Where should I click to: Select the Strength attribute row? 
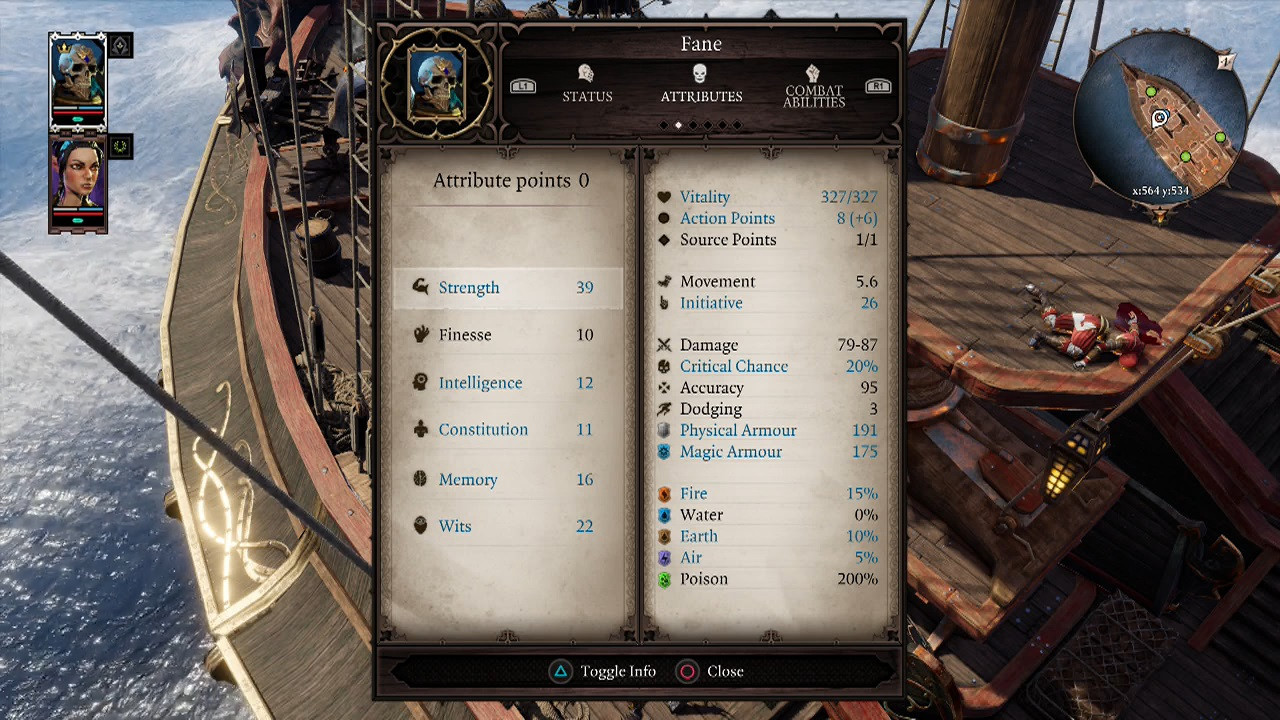click(508, 288)
